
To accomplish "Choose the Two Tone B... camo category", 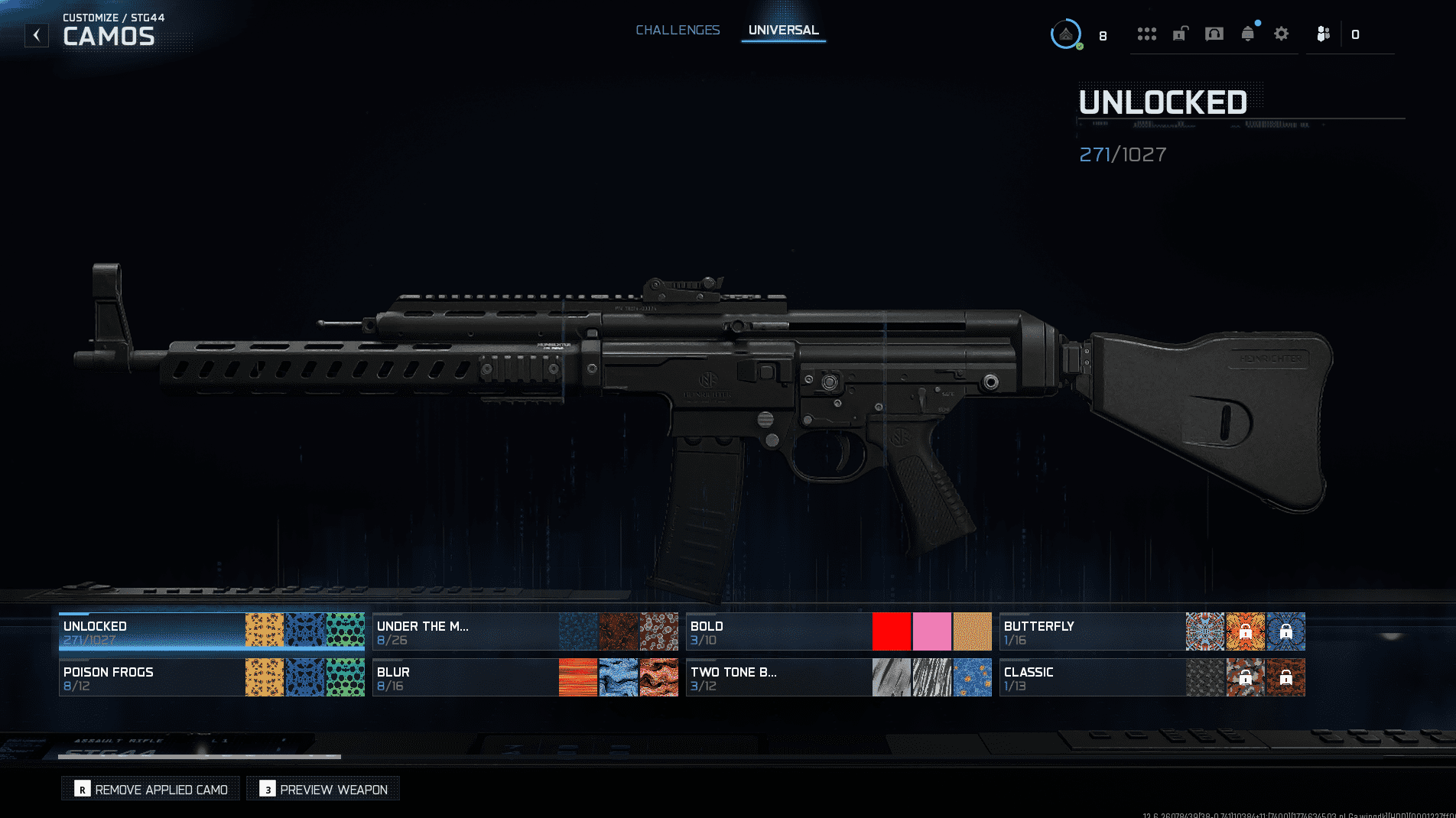I will pos(778,678).
